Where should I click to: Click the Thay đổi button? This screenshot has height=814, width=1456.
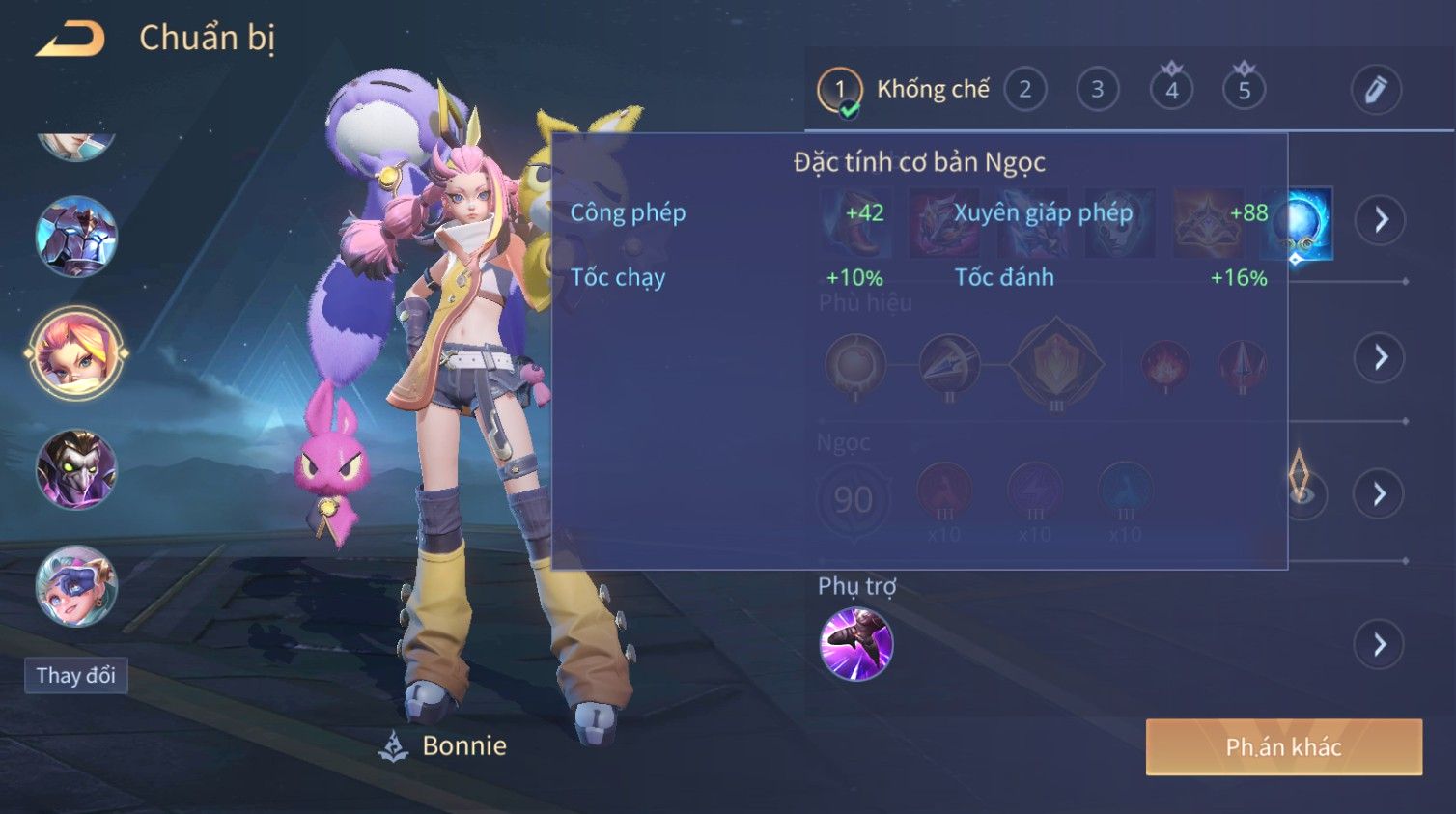75,675
